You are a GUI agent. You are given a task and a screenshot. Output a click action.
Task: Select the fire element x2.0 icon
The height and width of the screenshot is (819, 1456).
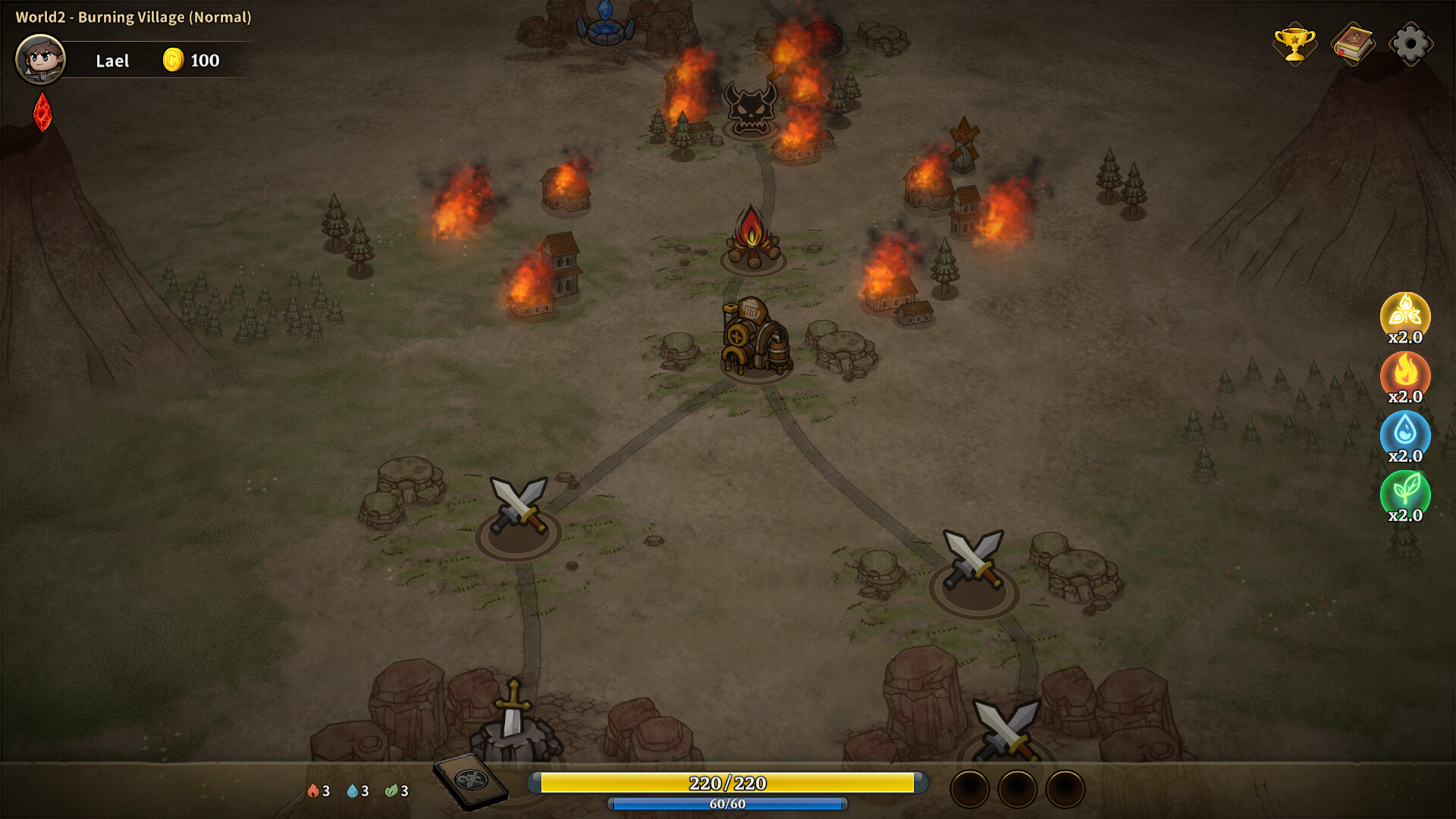(x=1405, y=373)
